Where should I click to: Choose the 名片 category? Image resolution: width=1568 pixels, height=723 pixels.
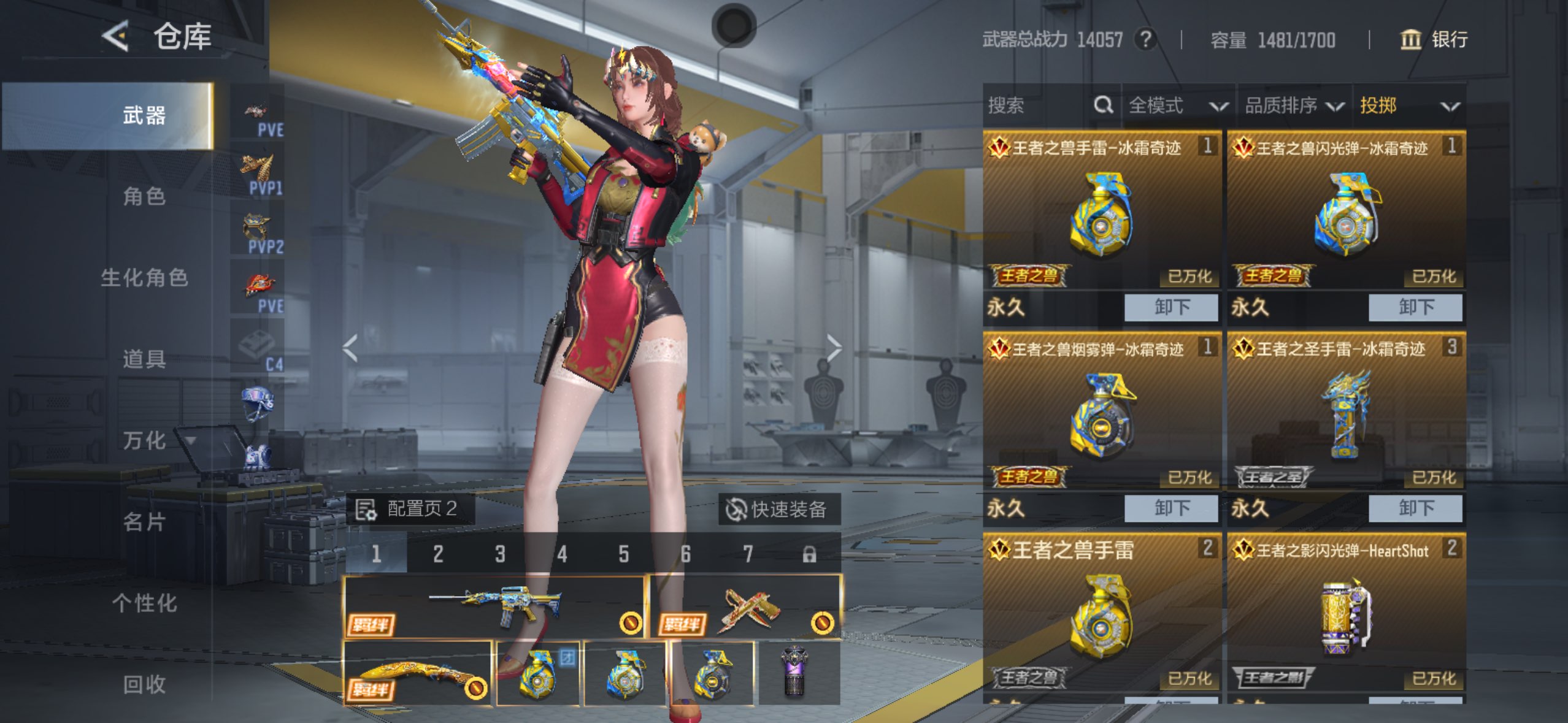[144, 522]
